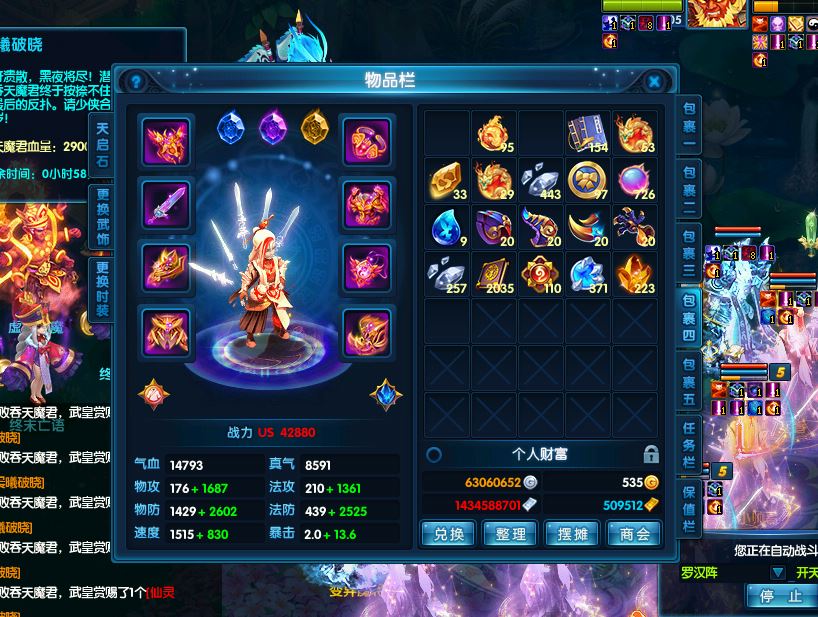Select bag tab 包裹五
Viewport: 818px width, 617px height.
tap(689, 377)
